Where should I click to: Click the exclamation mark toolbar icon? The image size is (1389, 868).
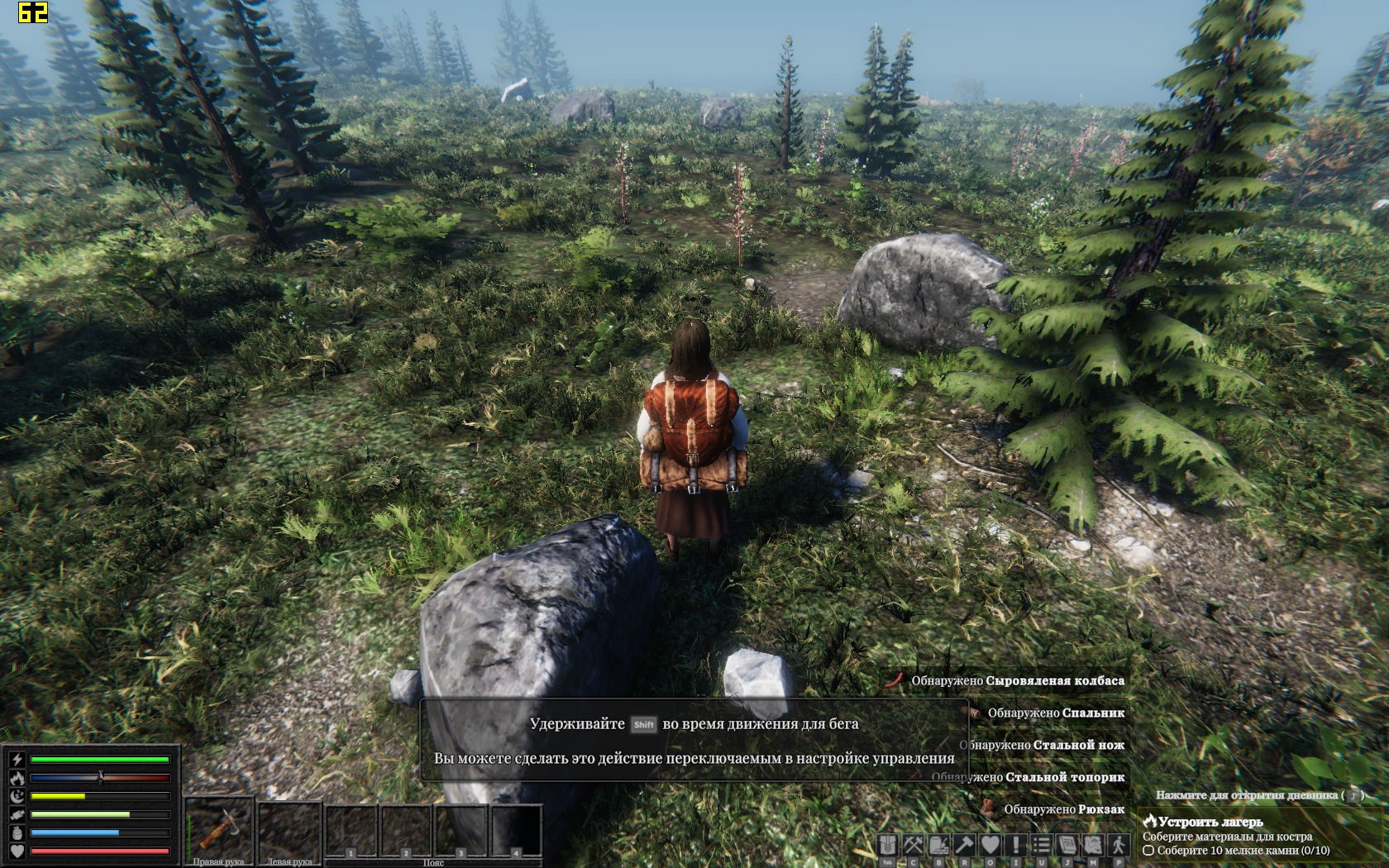coord(1016,845)
